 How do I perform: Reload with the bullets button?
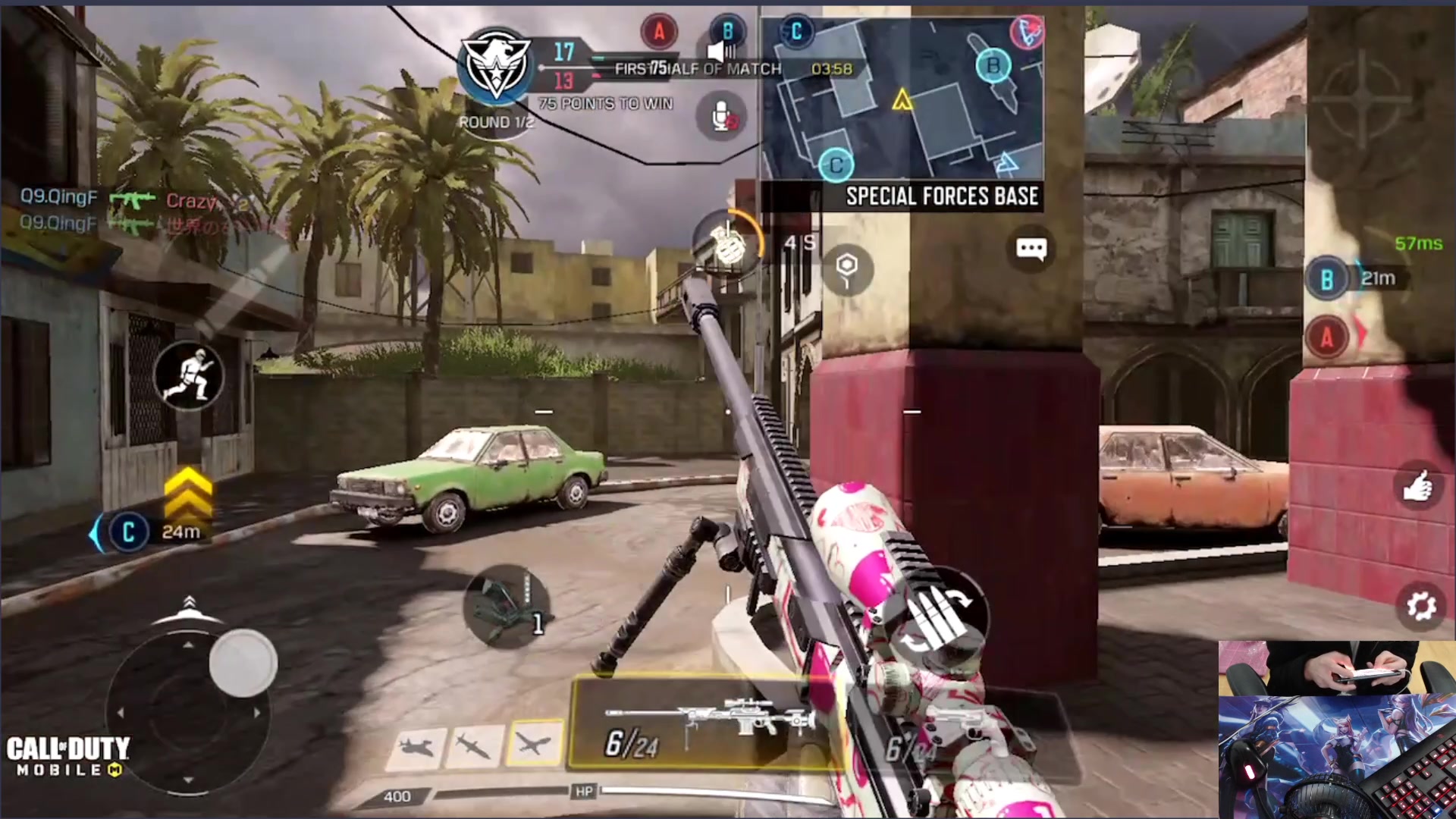click(x=940, y=616)
